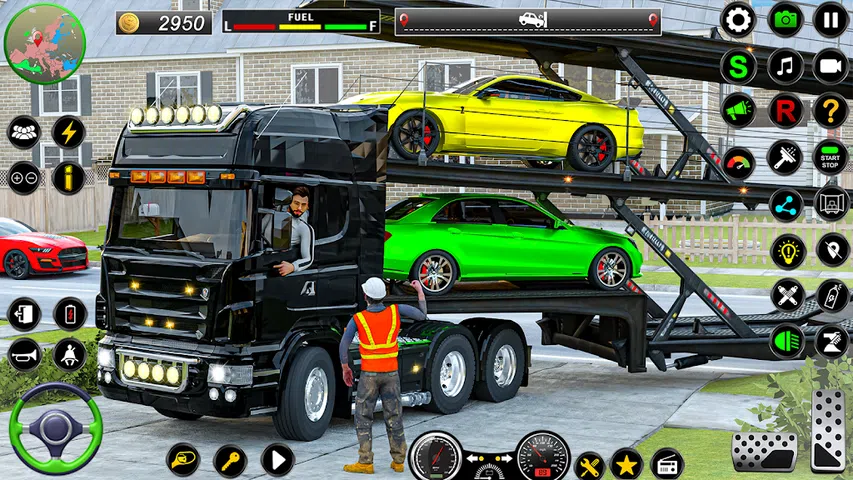Pause the game
Image resolution: width=853 pixels, height=480 pixels.
point(830,19)
